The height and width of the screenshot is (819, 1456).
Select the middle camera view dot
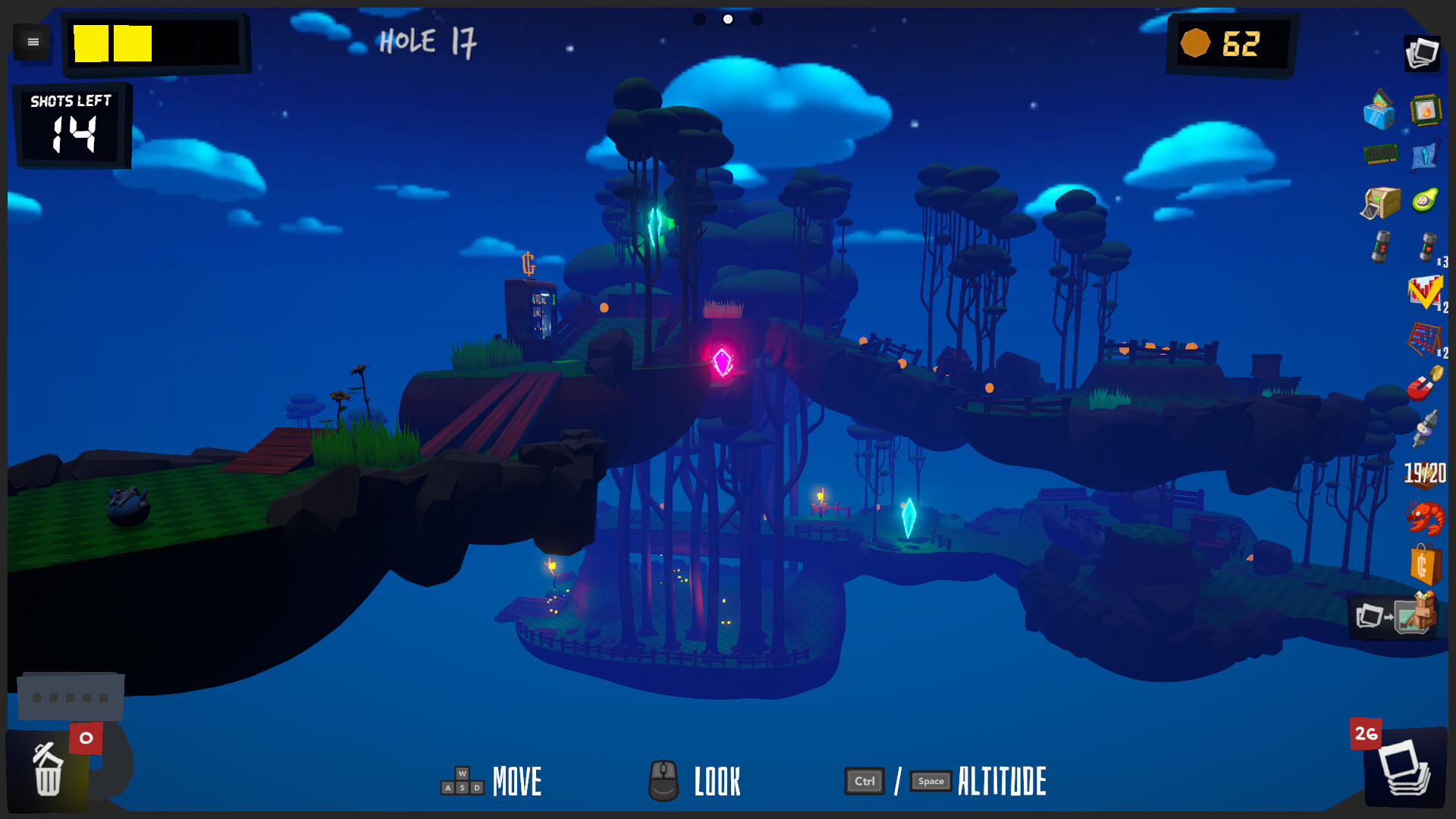pyautogui.click(x=728, y=20)
